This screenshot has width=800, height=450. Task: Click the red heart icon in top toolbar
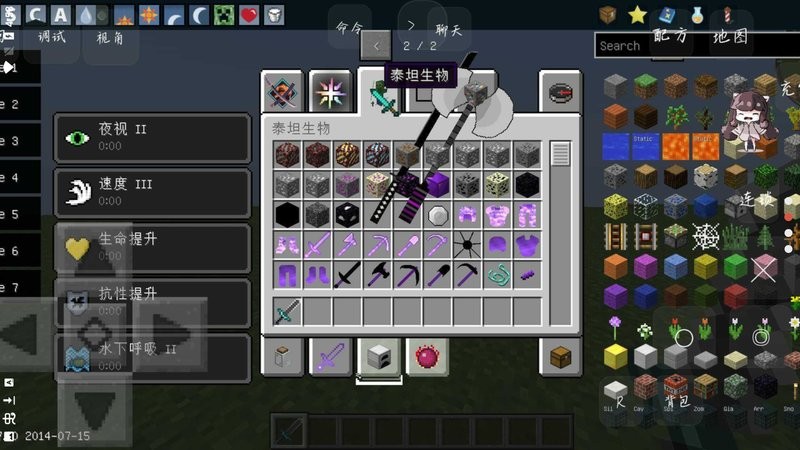248,14
